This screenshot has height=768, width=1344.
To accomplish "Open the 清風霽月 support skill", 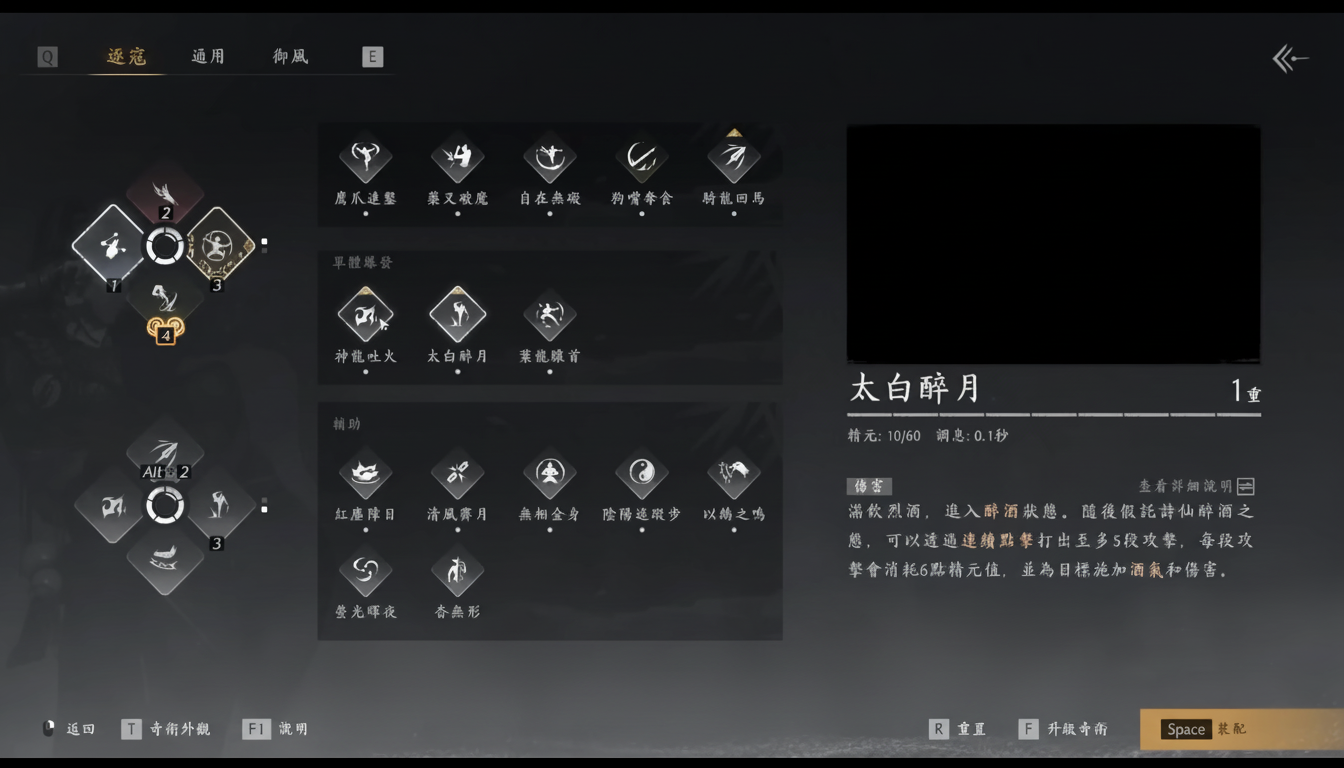I will coord(457,475).
